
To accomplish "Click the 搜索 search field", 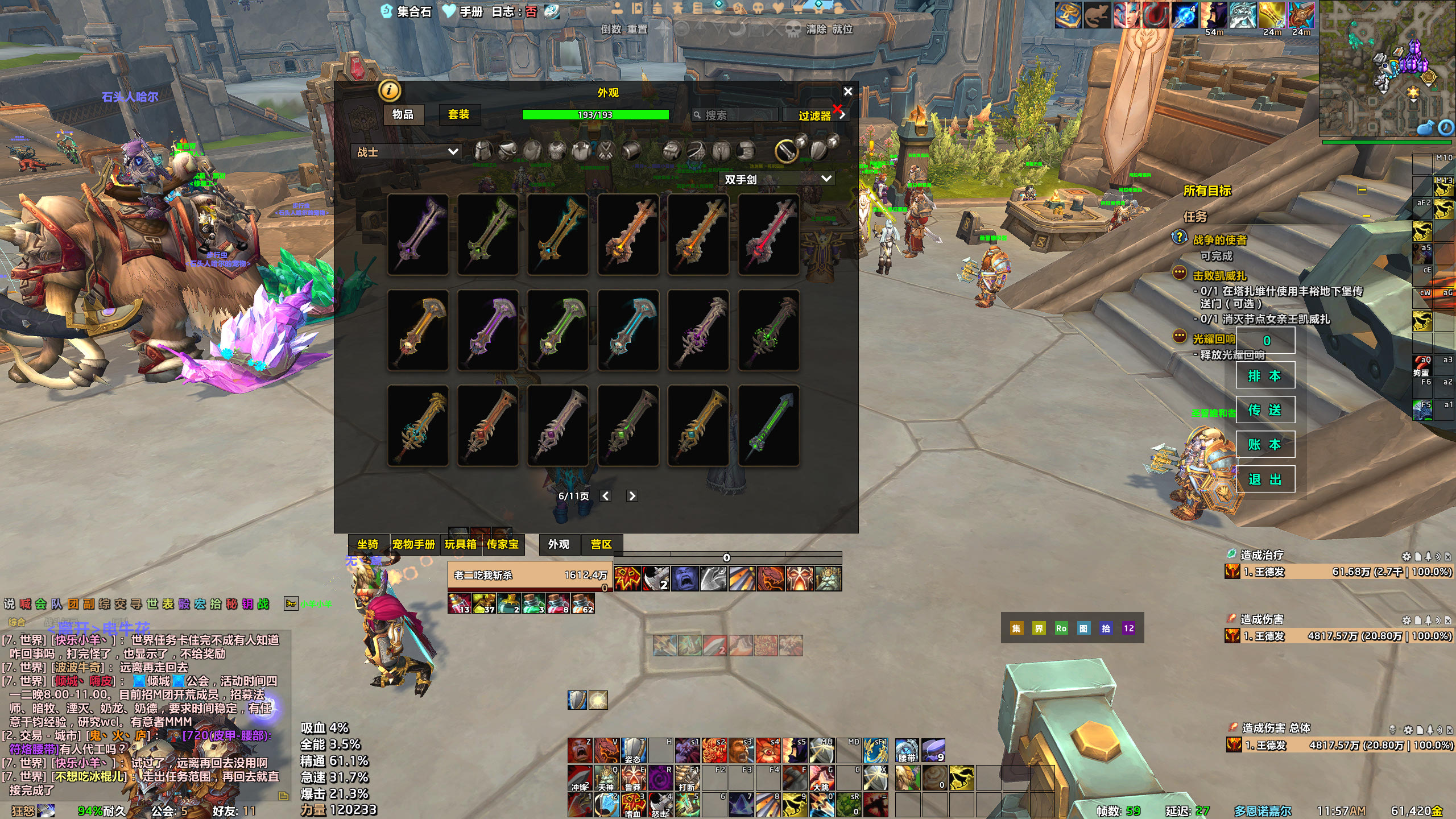I will [x=737, y=115].
